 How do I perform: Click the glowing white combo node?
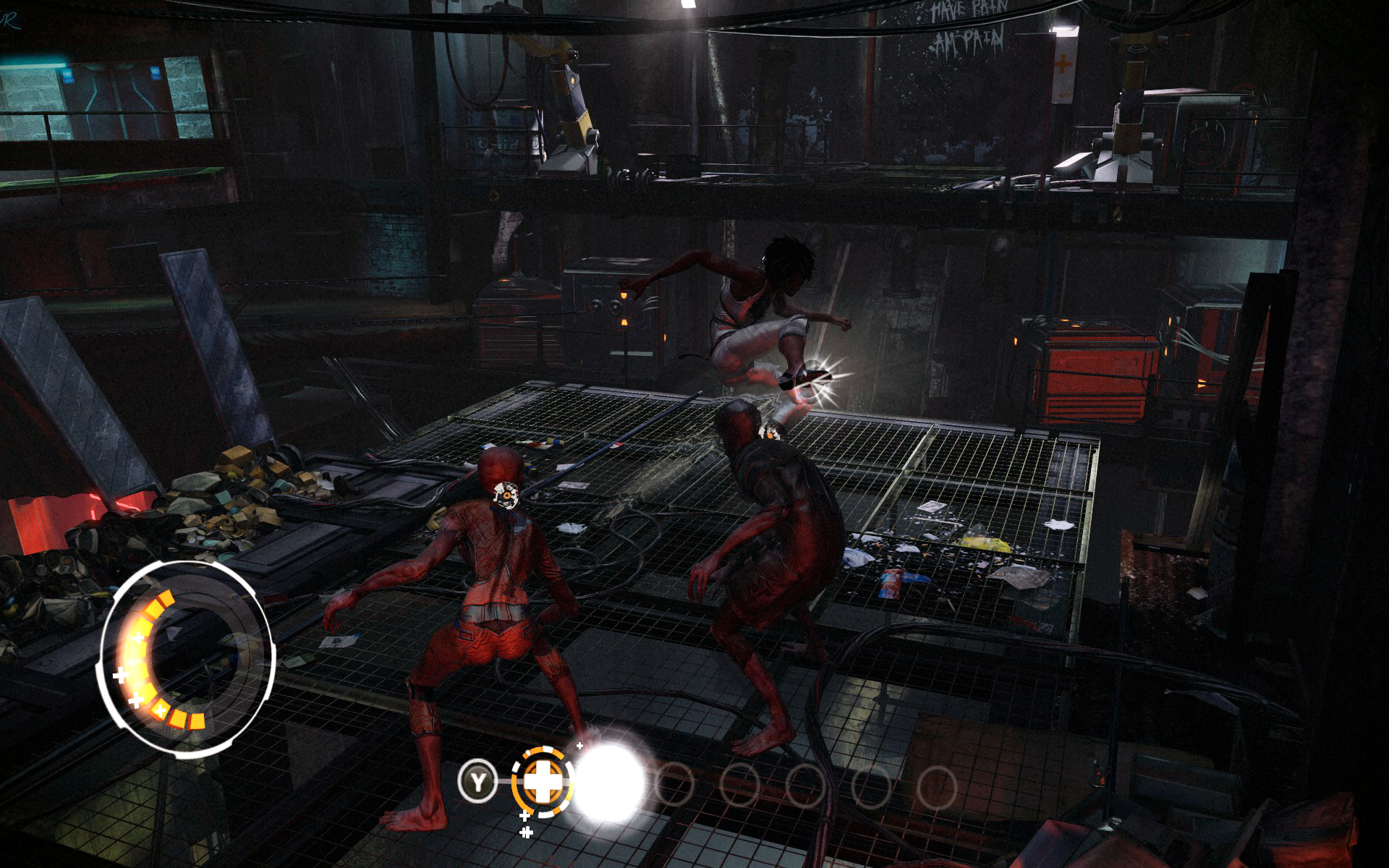(608, 783)
